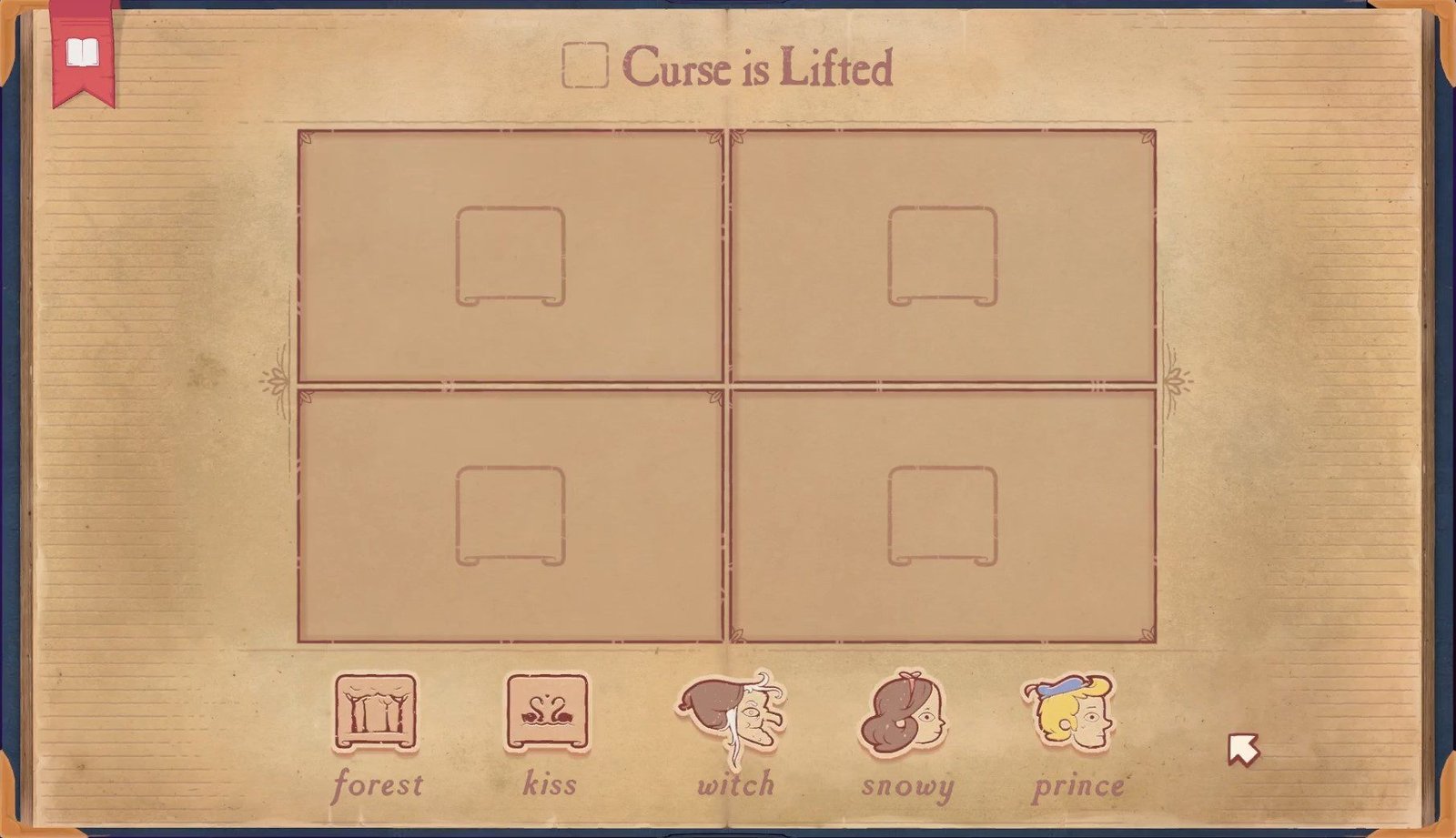Select the witch label text
Screen dimensions: 1456x838
point(735,783)
